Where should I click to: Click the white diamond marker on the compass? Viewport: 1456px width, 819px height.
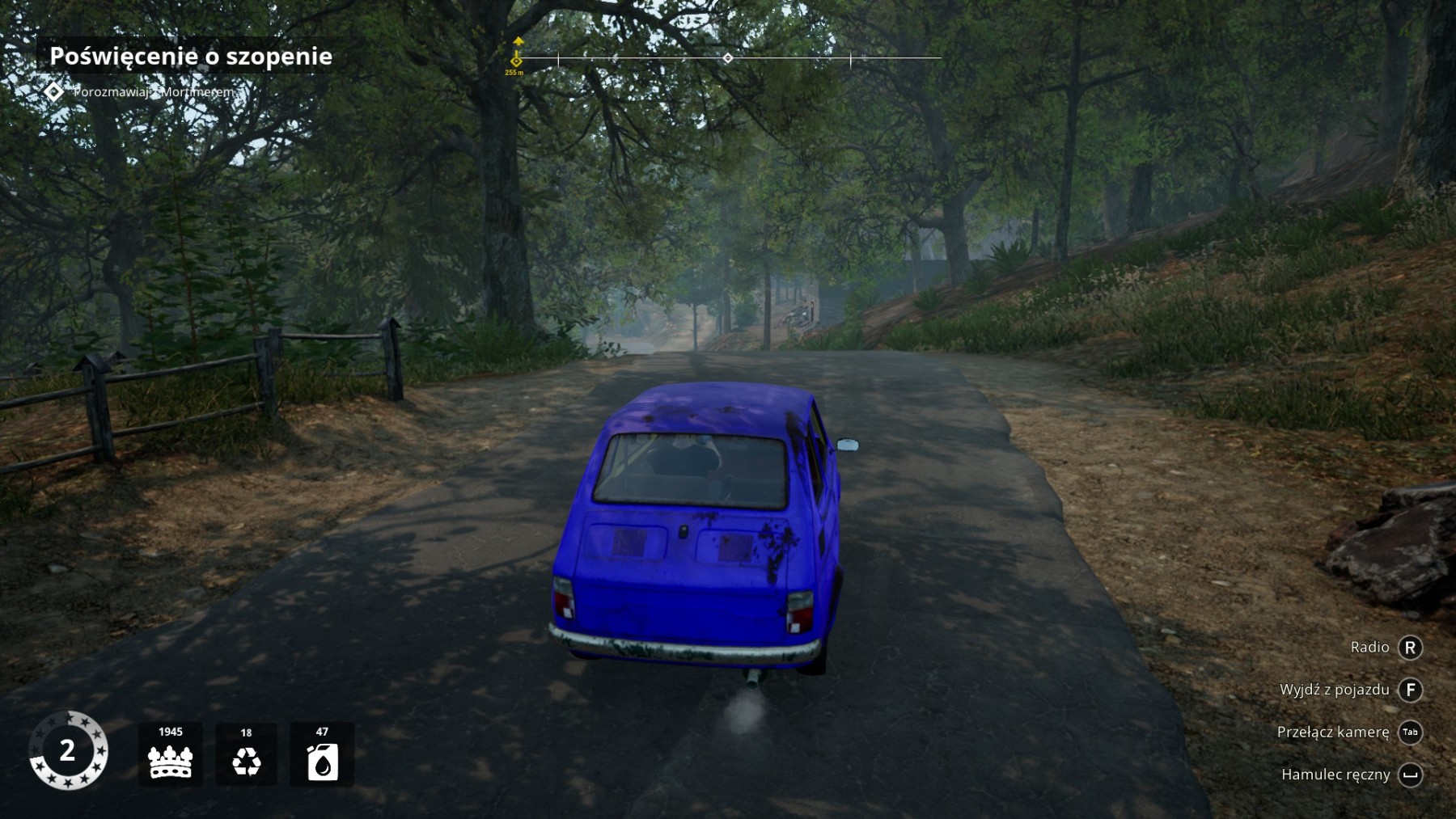click(728, 58)
